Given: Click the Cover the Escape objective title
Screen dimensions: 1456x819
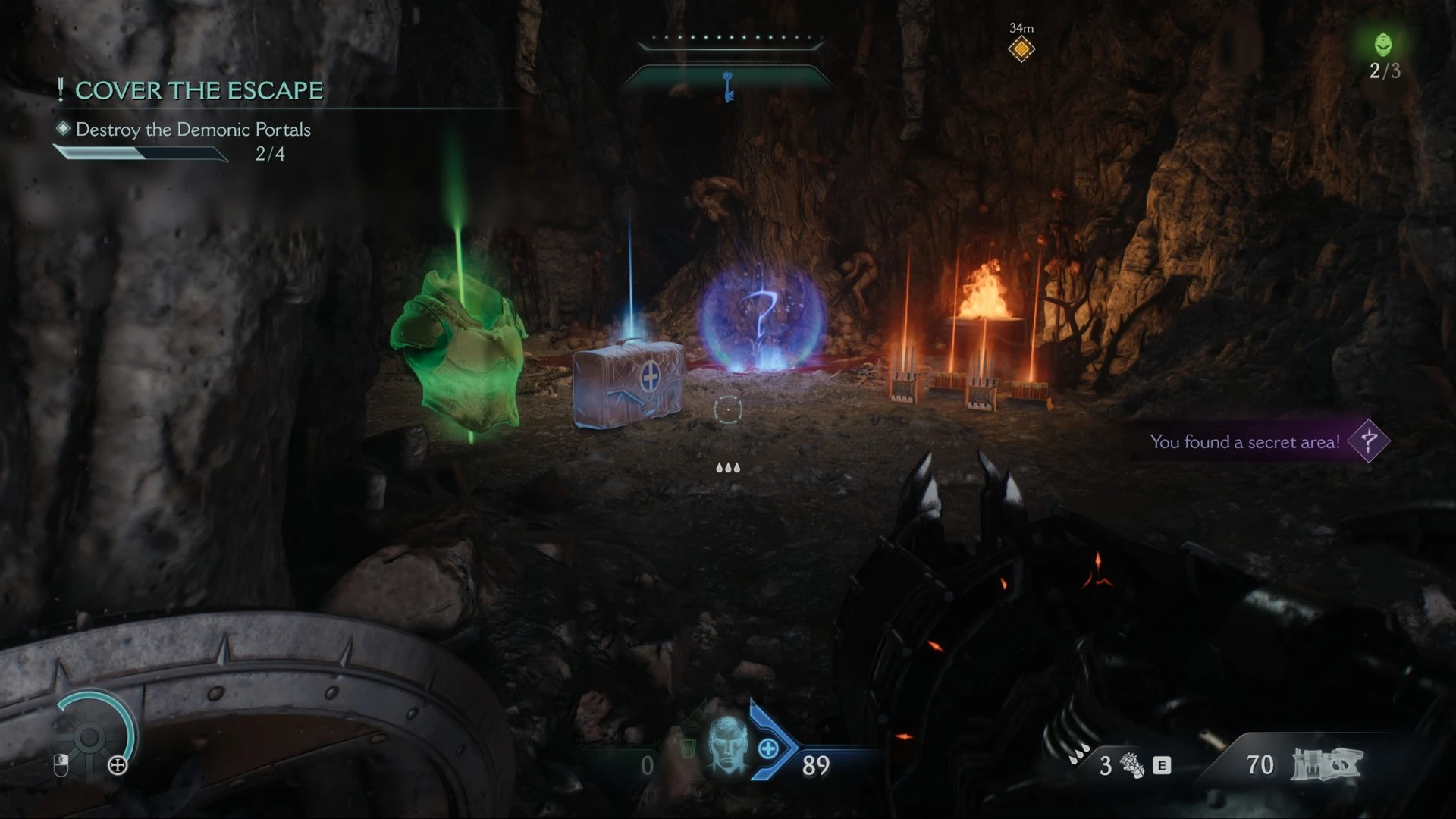Looking at the screenshot, I should tap(199, 91).
